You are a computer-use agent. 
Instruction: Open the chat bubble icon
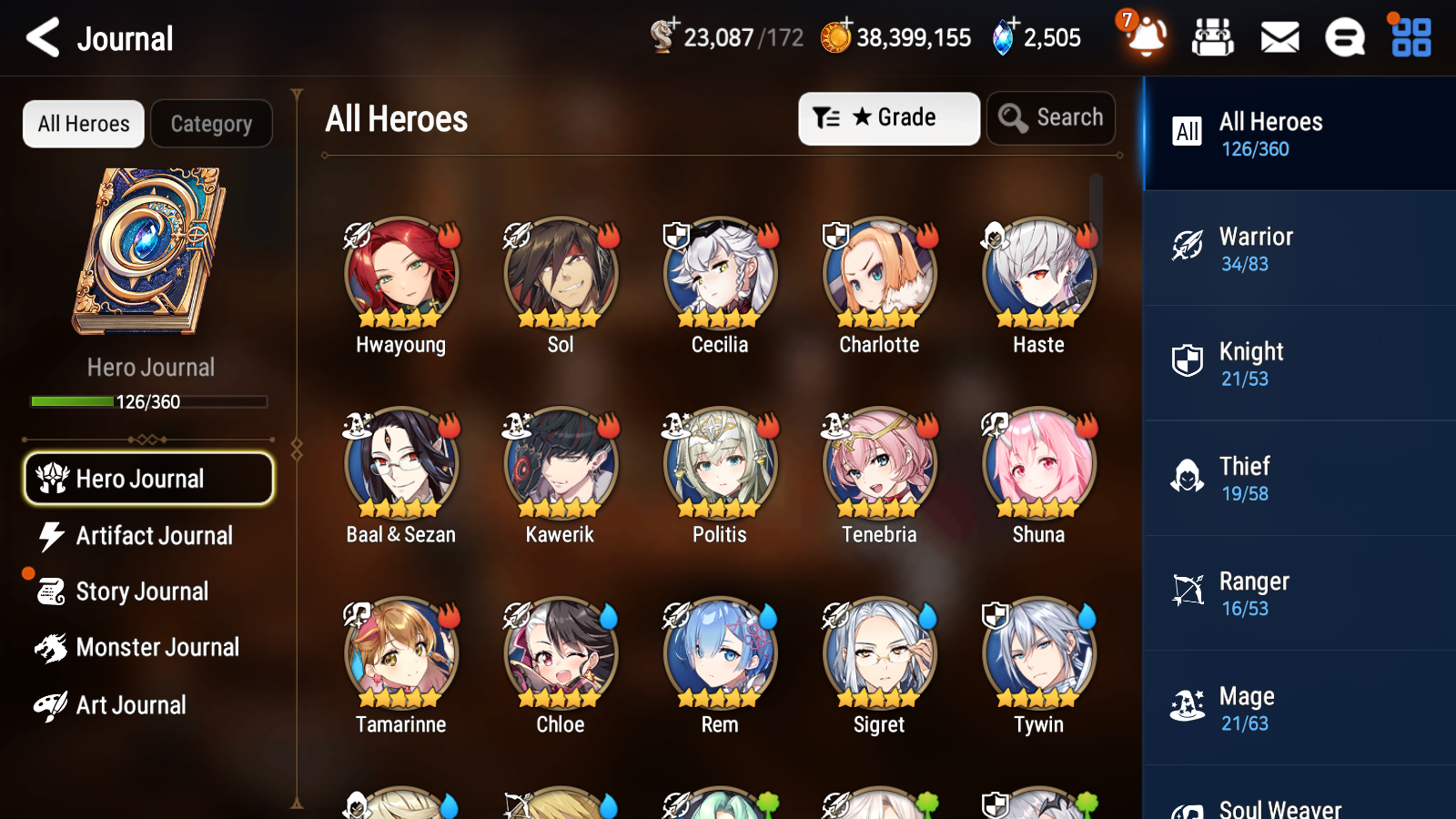click(x=1344, y=38)
